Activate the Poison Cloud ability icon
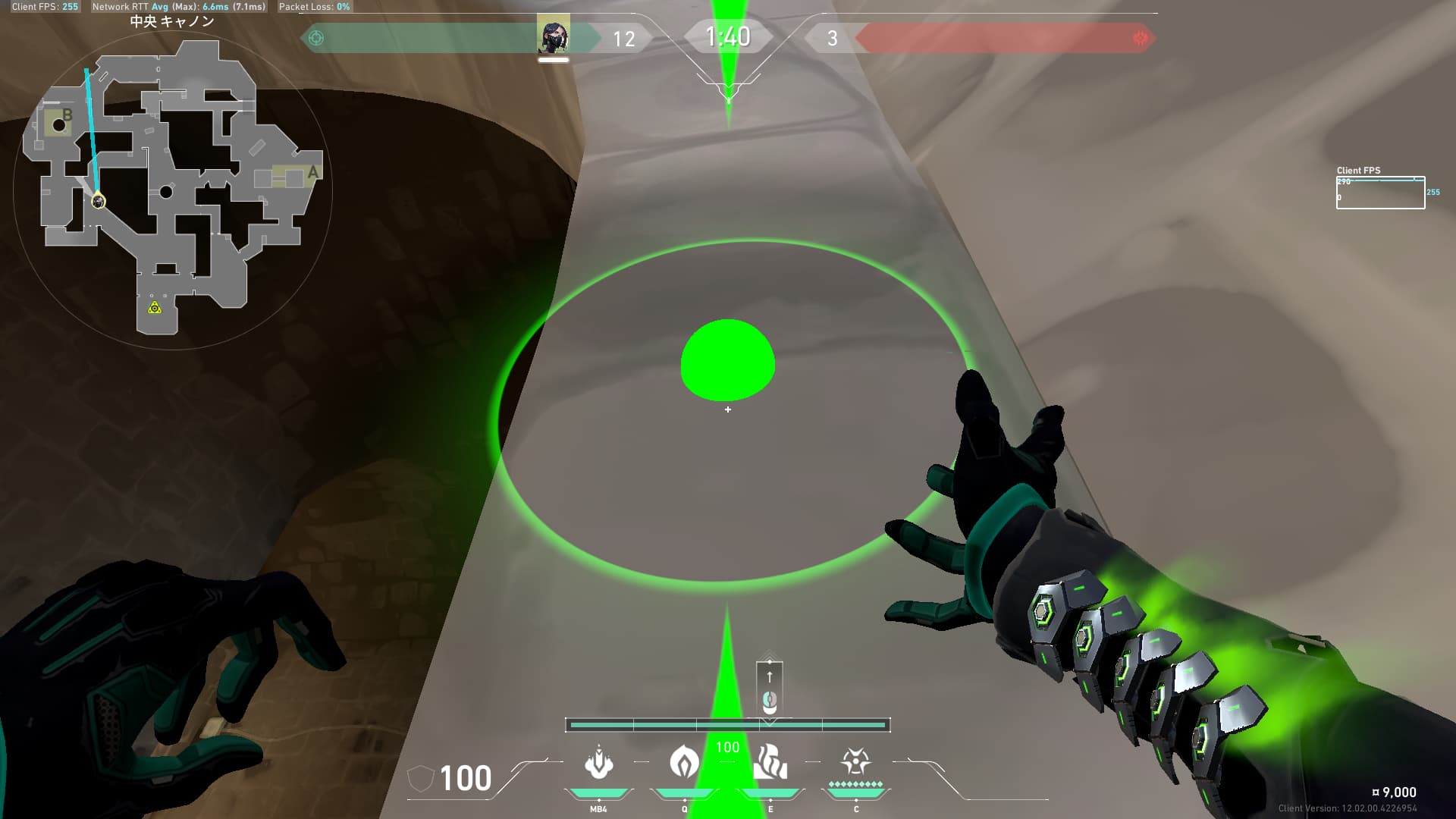1456x819 pixels. click(684, 762)
